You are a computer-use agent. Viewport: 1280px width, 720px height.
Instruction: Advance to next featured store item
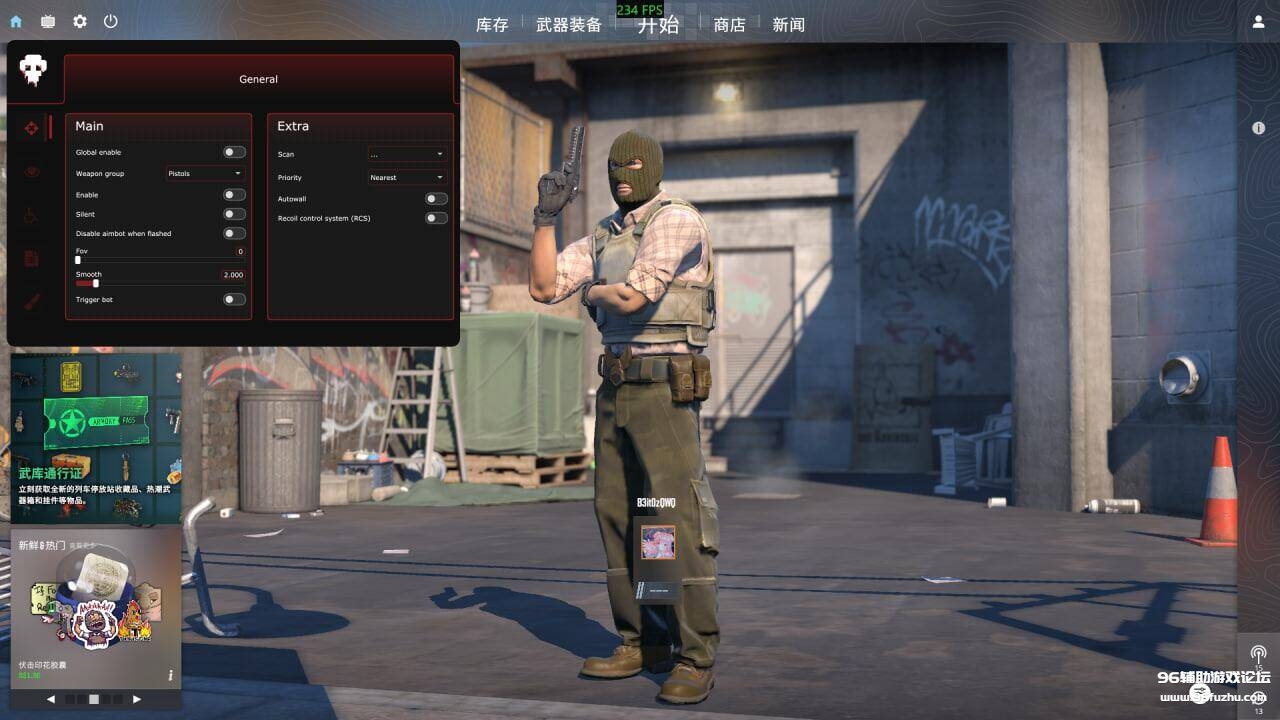[137, 699]
